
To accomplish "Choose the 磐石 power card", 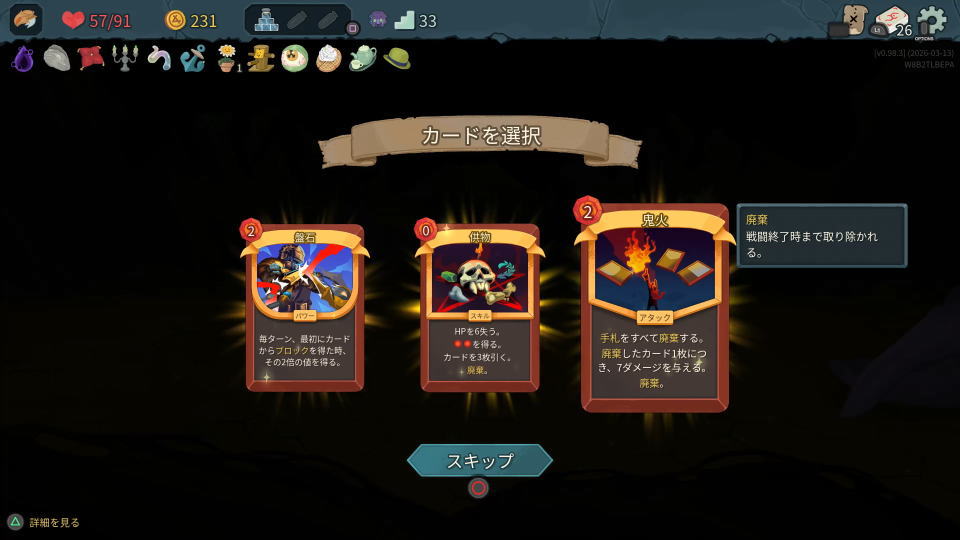I will coord(305,306).
